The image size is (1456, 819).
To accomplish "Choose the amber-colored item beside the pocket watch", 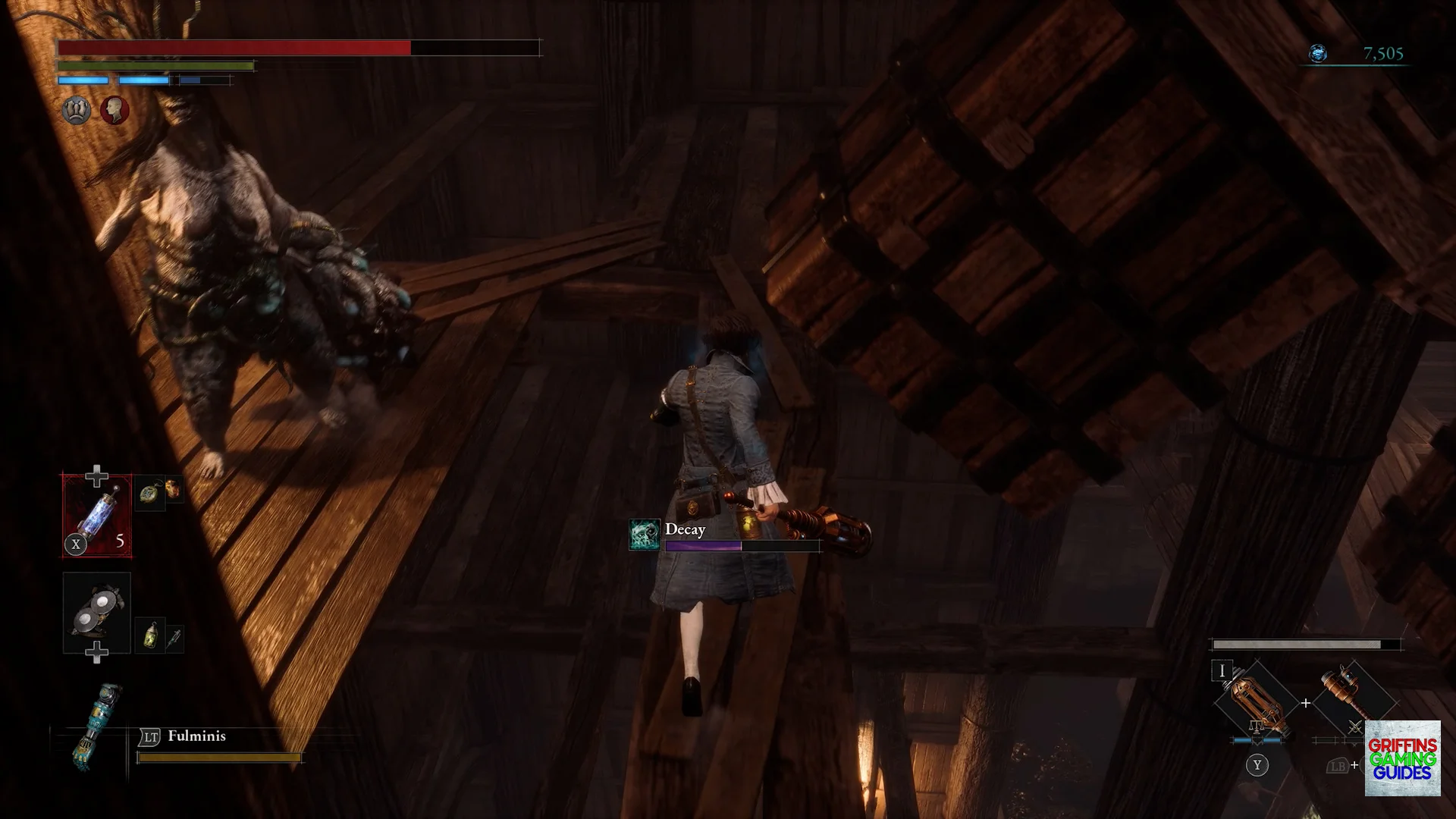I will click(174, 489).
